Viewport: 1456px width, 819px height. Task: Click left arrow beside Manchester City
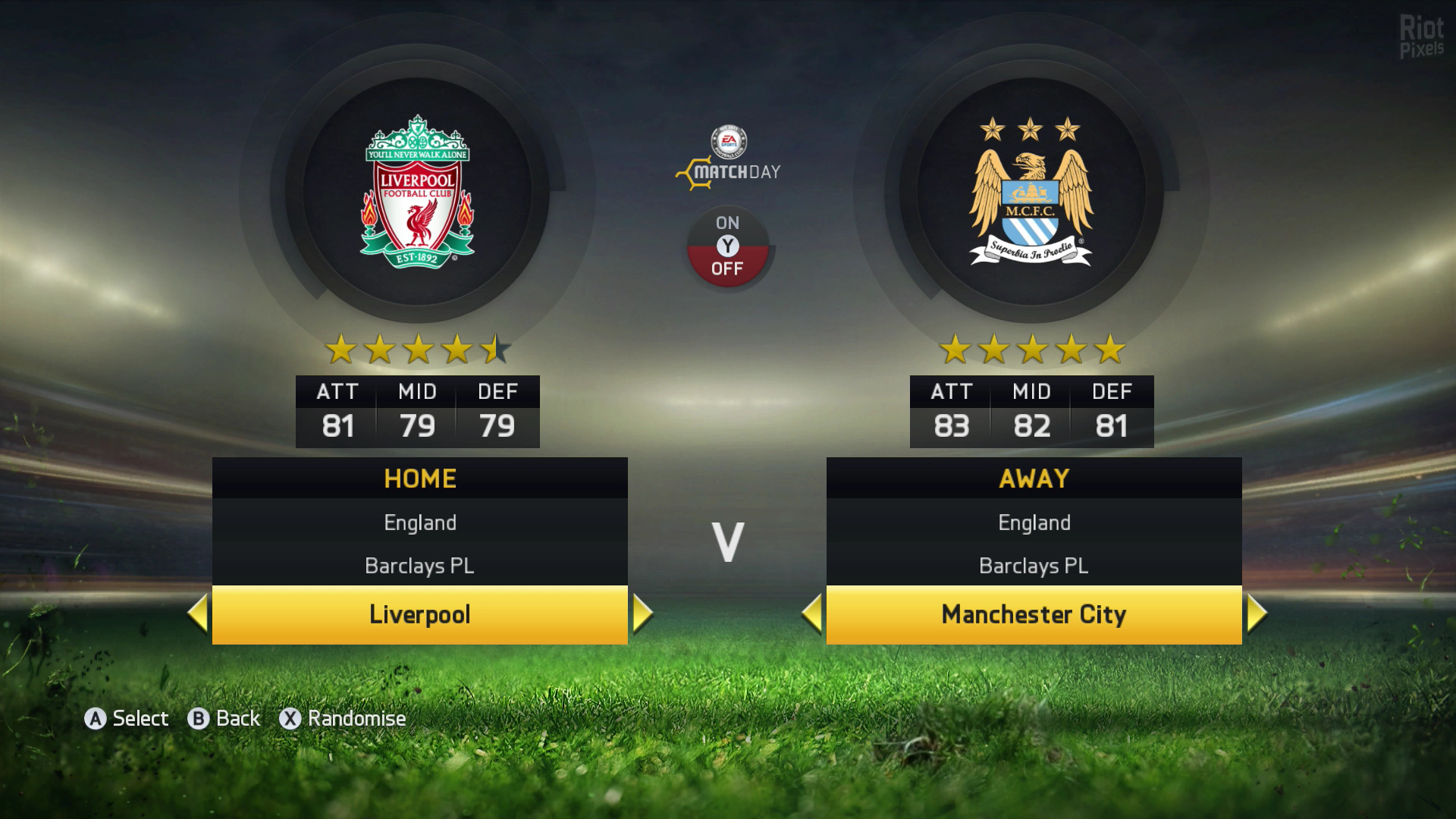tap(812, 613)
